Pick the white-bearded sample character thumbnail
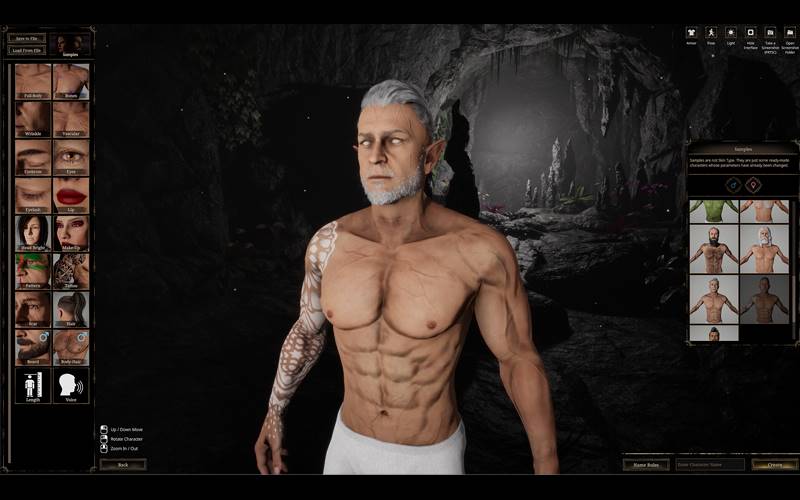The height and width of the screenshot is (500, 800). pos(763,249)
